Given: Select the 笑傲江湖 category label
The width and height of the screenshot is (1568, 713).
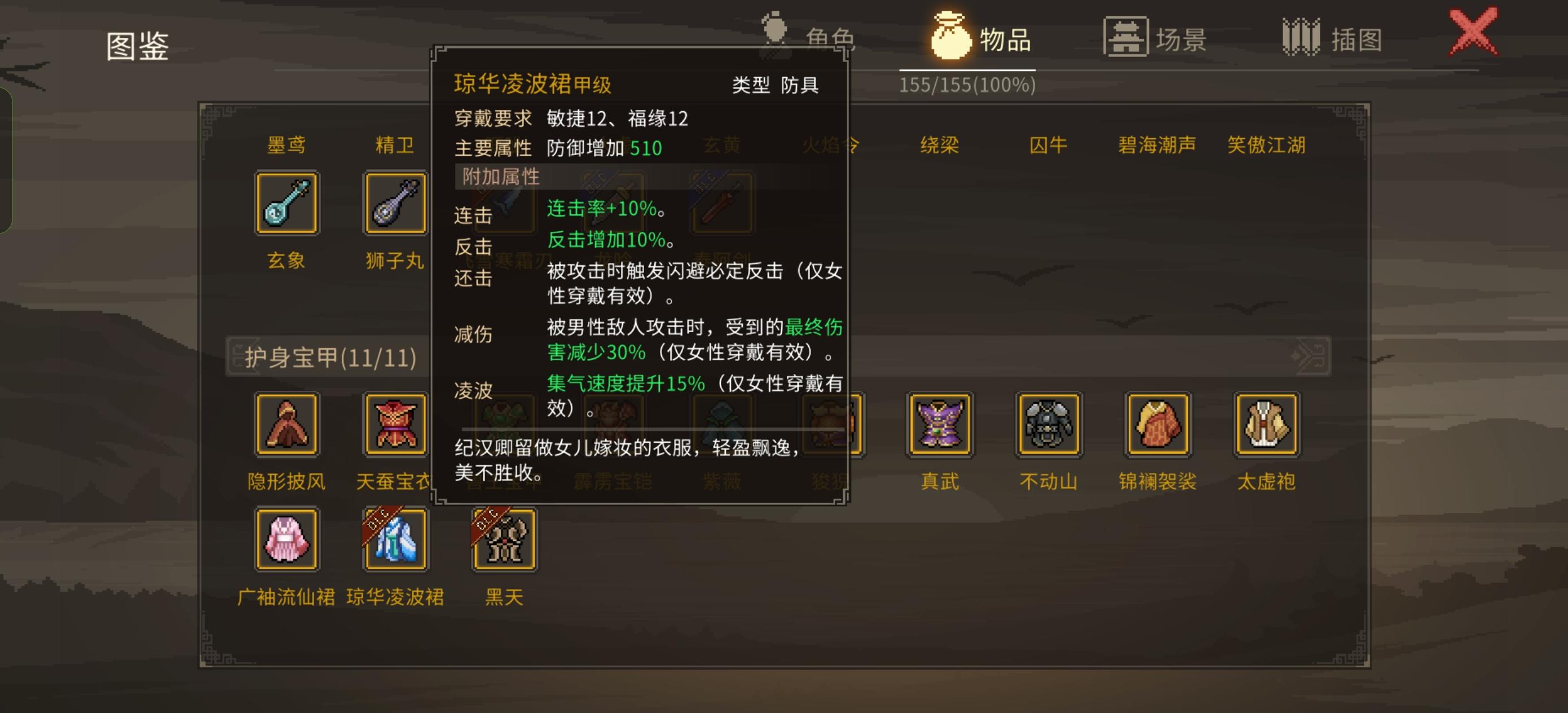Looking at the screenshot, I should 1265,145.
